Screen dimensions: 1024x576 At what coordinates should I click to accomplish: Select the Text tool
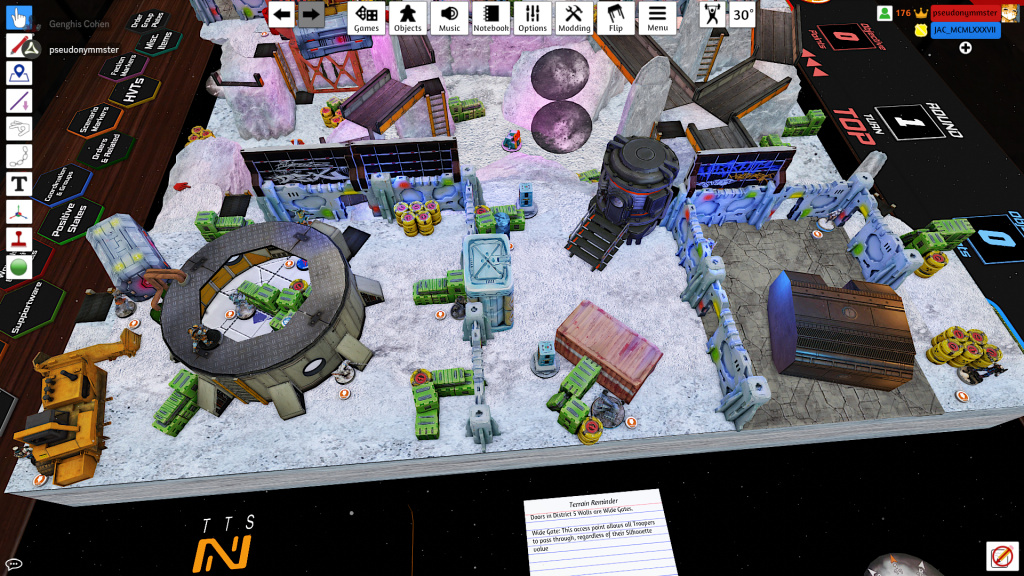tap(19, 184)
